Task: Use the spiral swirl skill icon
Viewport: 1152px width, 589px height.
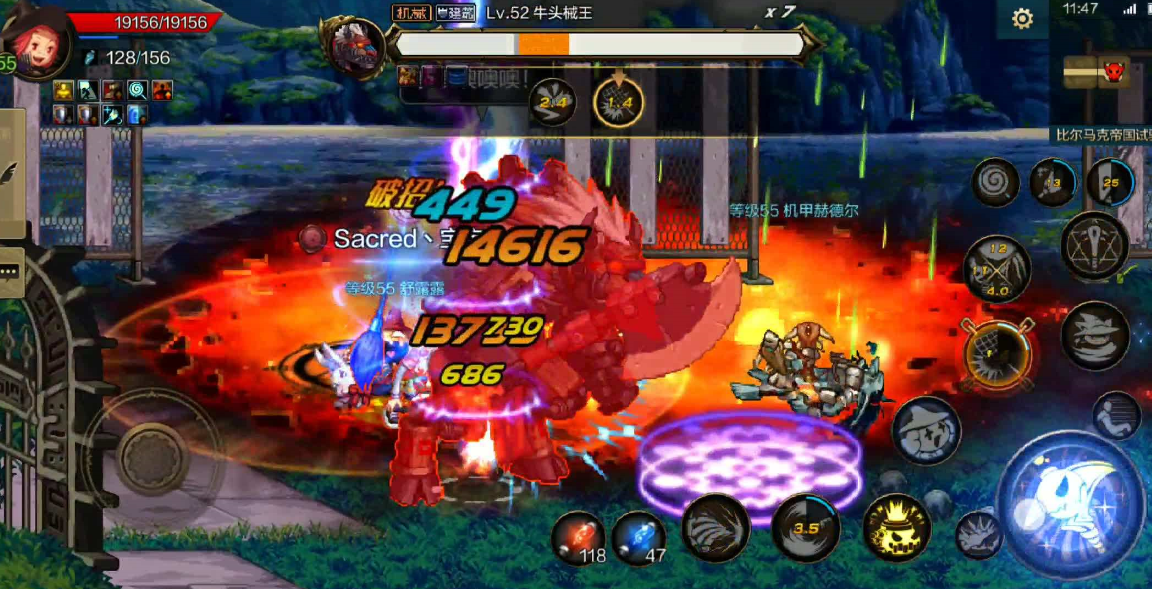Action: (996, 183)
